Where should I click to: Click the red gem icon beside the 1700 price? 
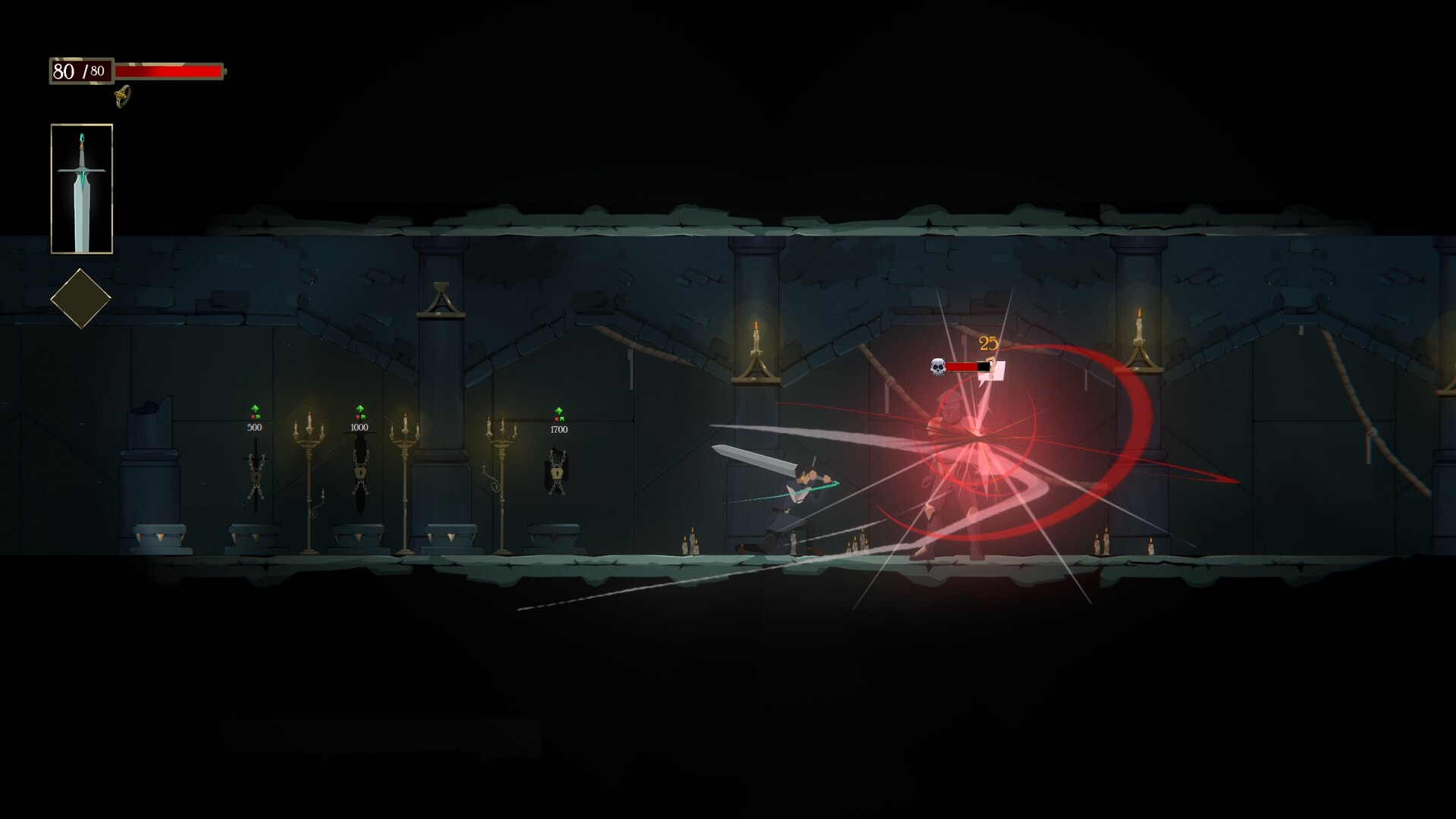(x=556, y=419)
